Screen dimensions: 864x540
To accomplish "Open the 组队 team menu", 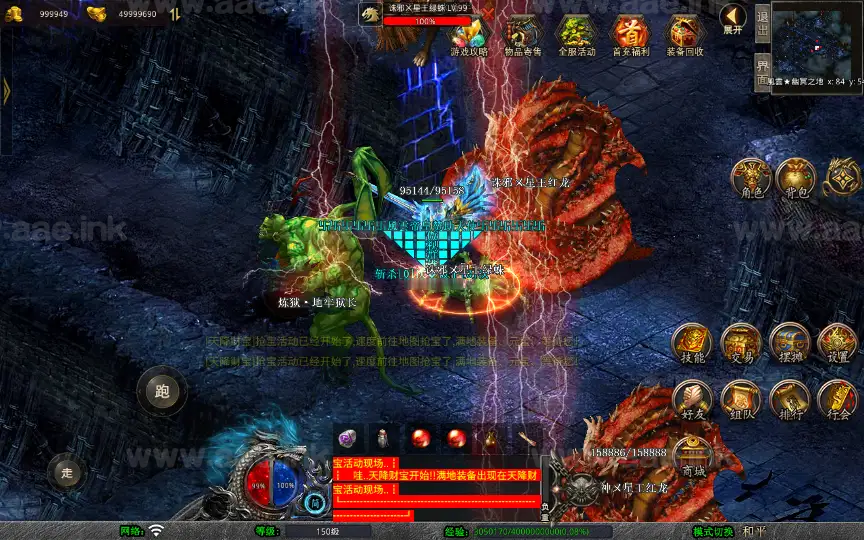I will coord(741,400).
